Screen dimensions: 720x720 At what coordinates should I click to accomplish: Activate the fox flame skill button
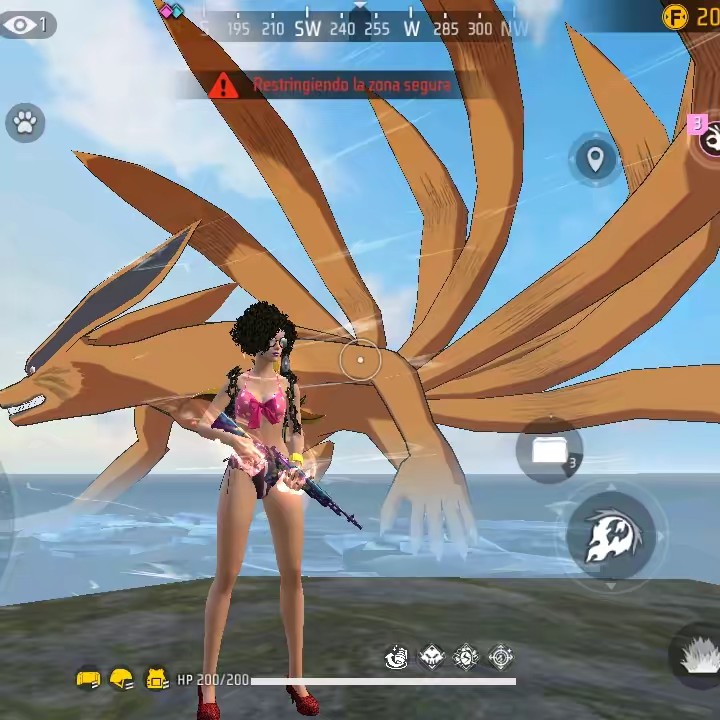click(x=611, y=537)
